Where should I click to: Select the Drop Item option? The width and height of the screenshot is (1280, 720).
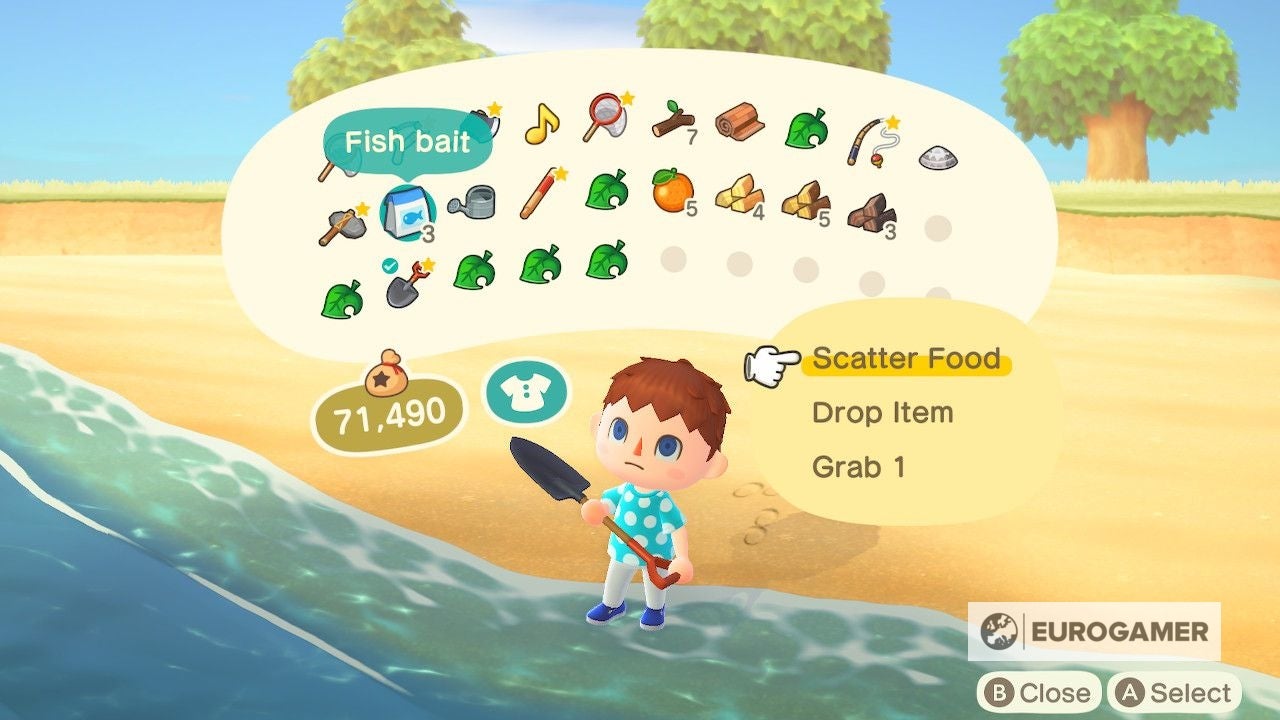click(882, 413)
